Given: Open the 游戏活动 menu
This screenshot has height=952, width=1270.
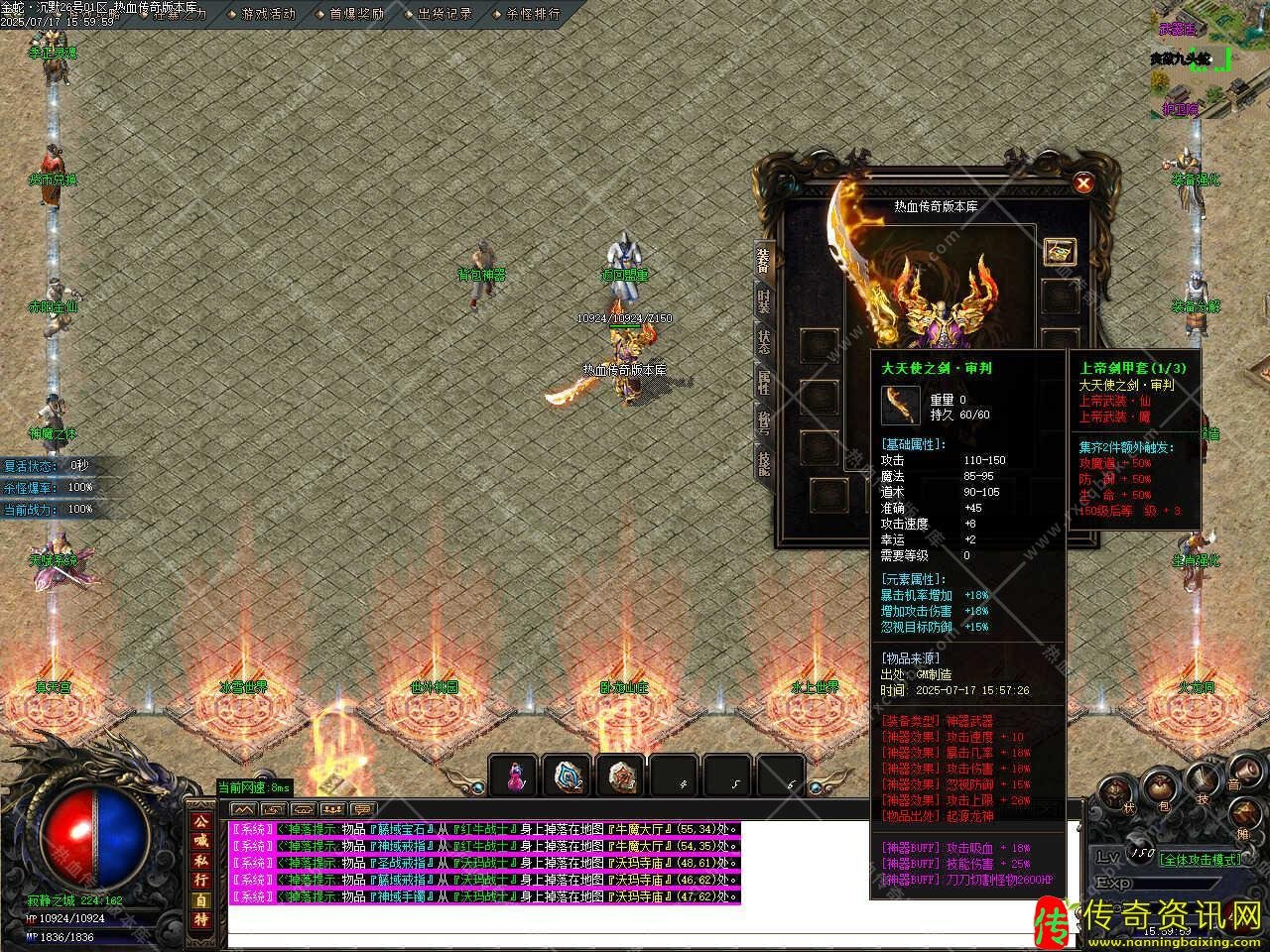Looking at the screenshot, I should (268, 14).
